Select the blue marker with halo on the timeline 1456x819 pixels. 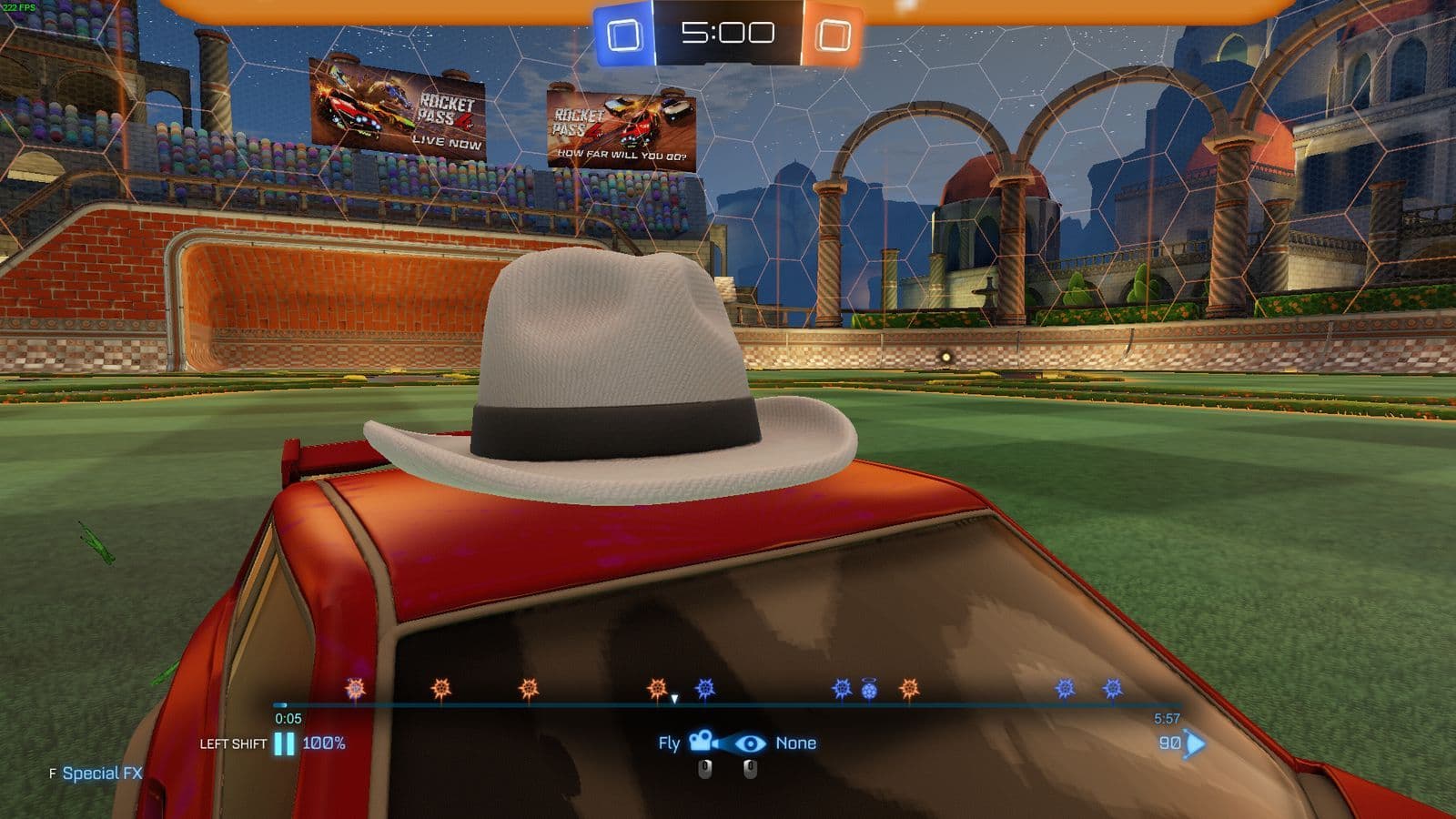coord(868,690)
